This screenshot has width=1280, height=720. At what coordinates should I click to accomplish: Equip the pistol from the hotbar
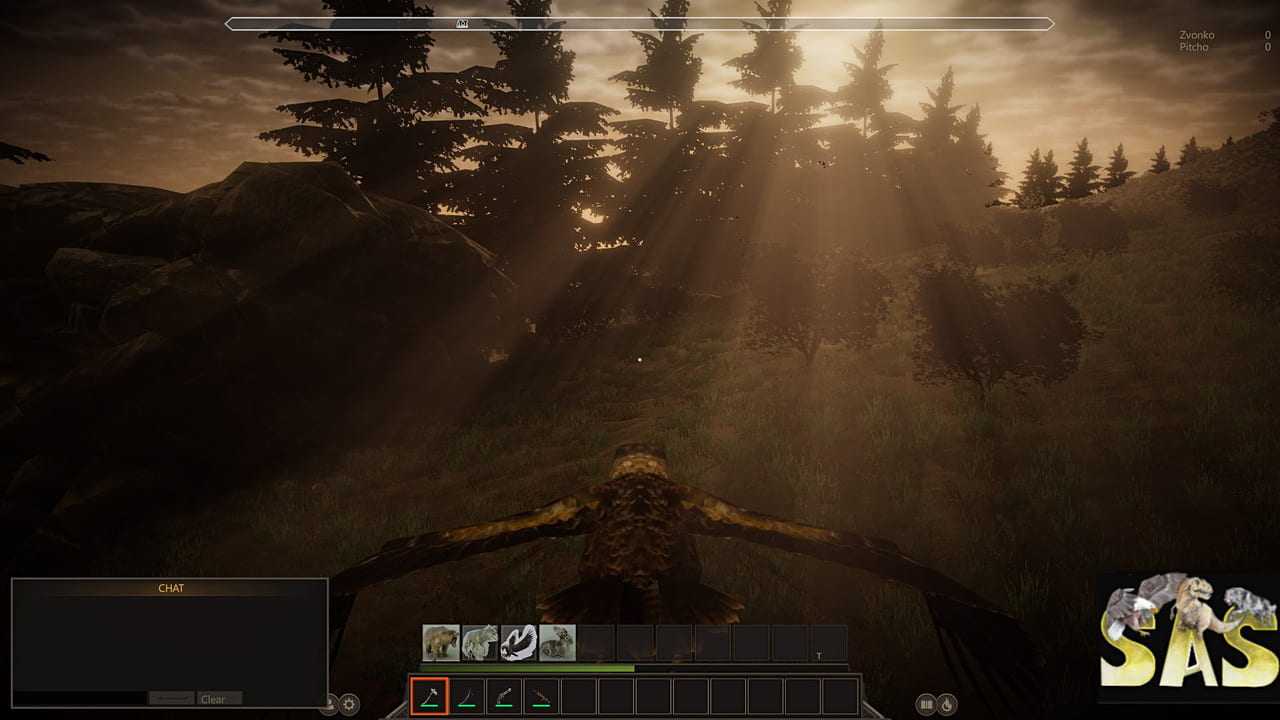(x=504, y=696)
